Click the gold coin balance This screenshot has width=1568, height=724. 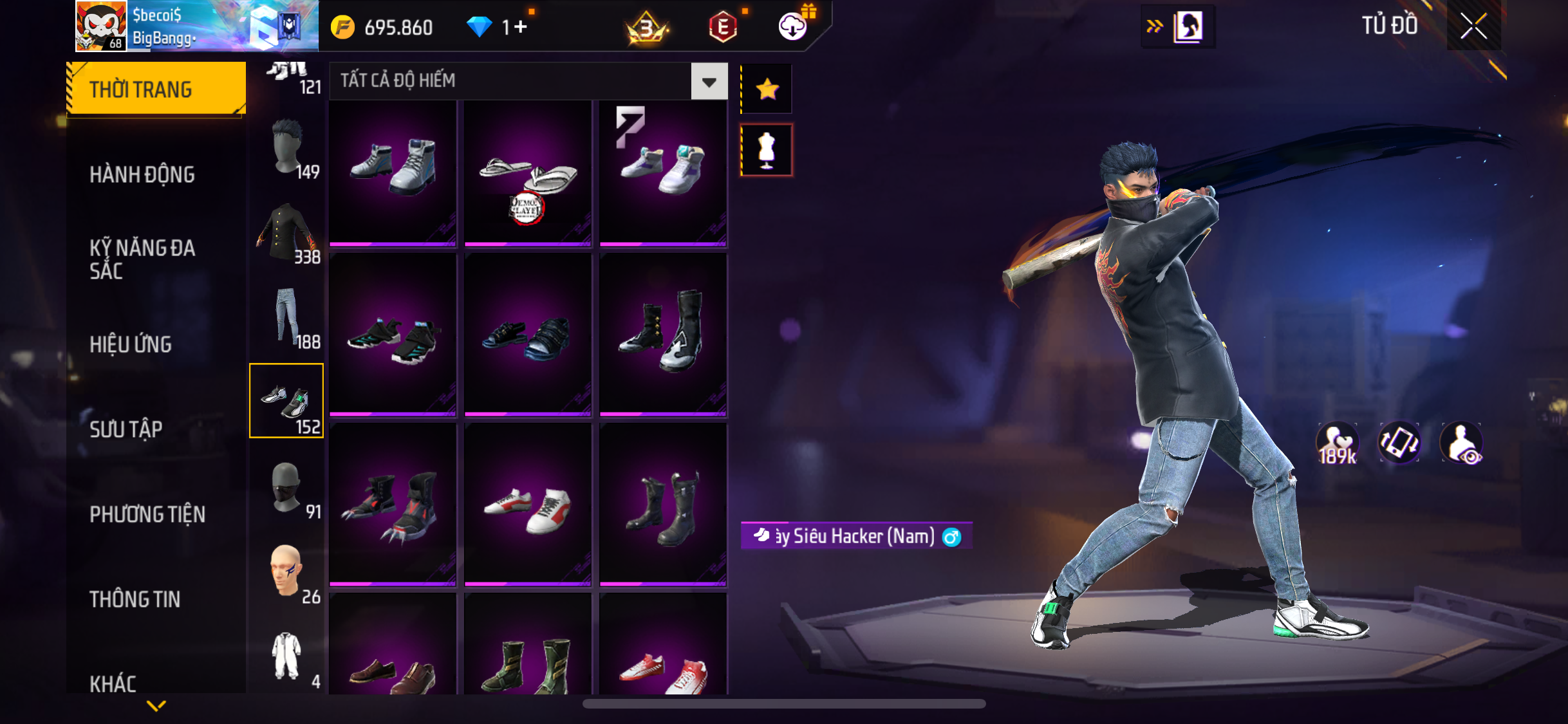coord(383,27)
